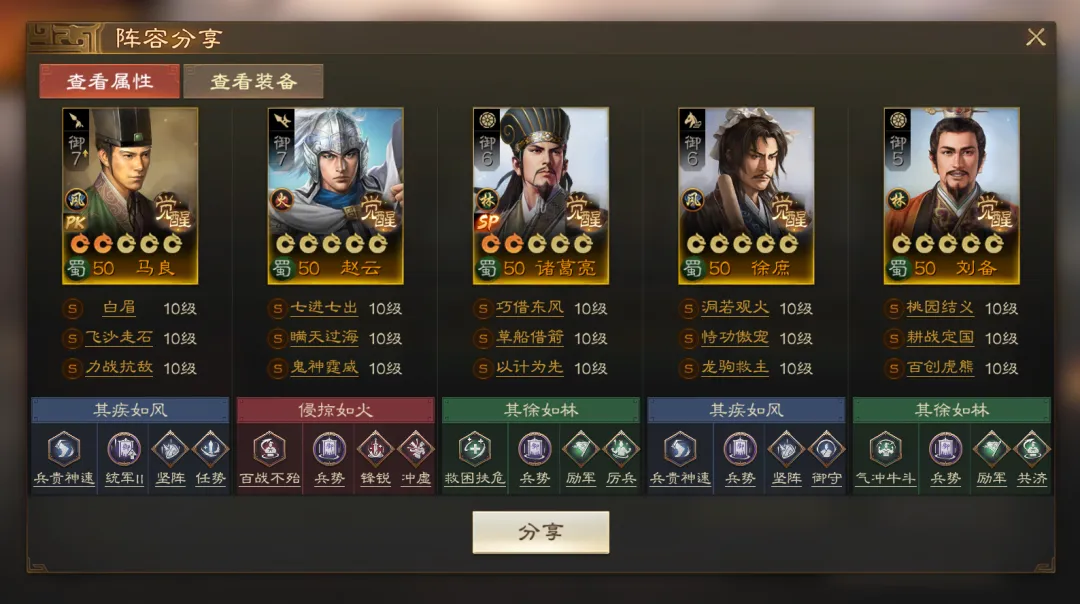View the 草船借箭 skill
1080x604 pixels.
(529, 338)
